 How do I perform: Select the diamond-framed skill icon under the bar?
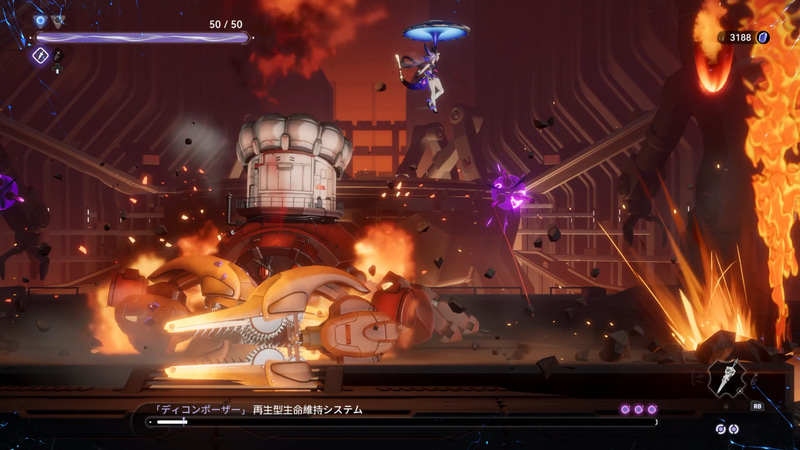[x=41, y=56]
